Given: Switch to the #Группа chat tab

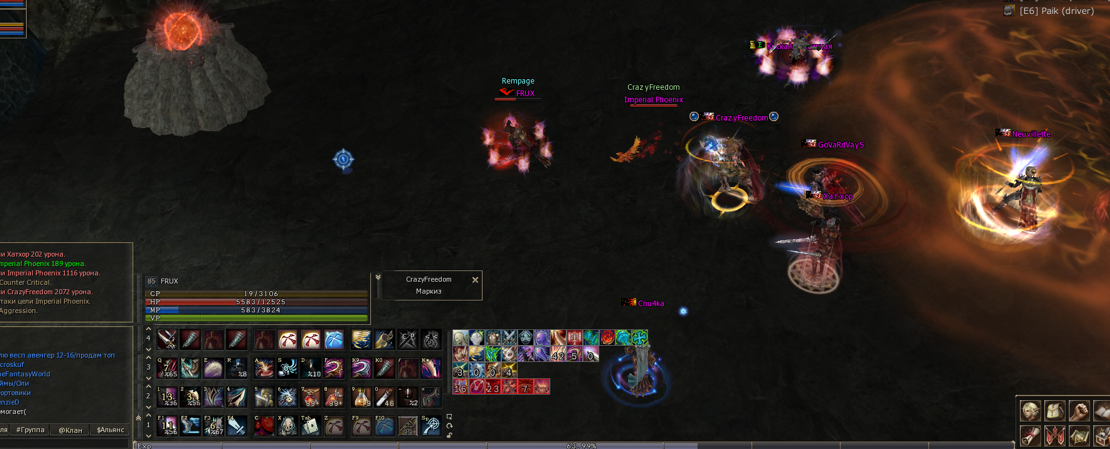Looking at the screenshot, I should click(31, 430).
